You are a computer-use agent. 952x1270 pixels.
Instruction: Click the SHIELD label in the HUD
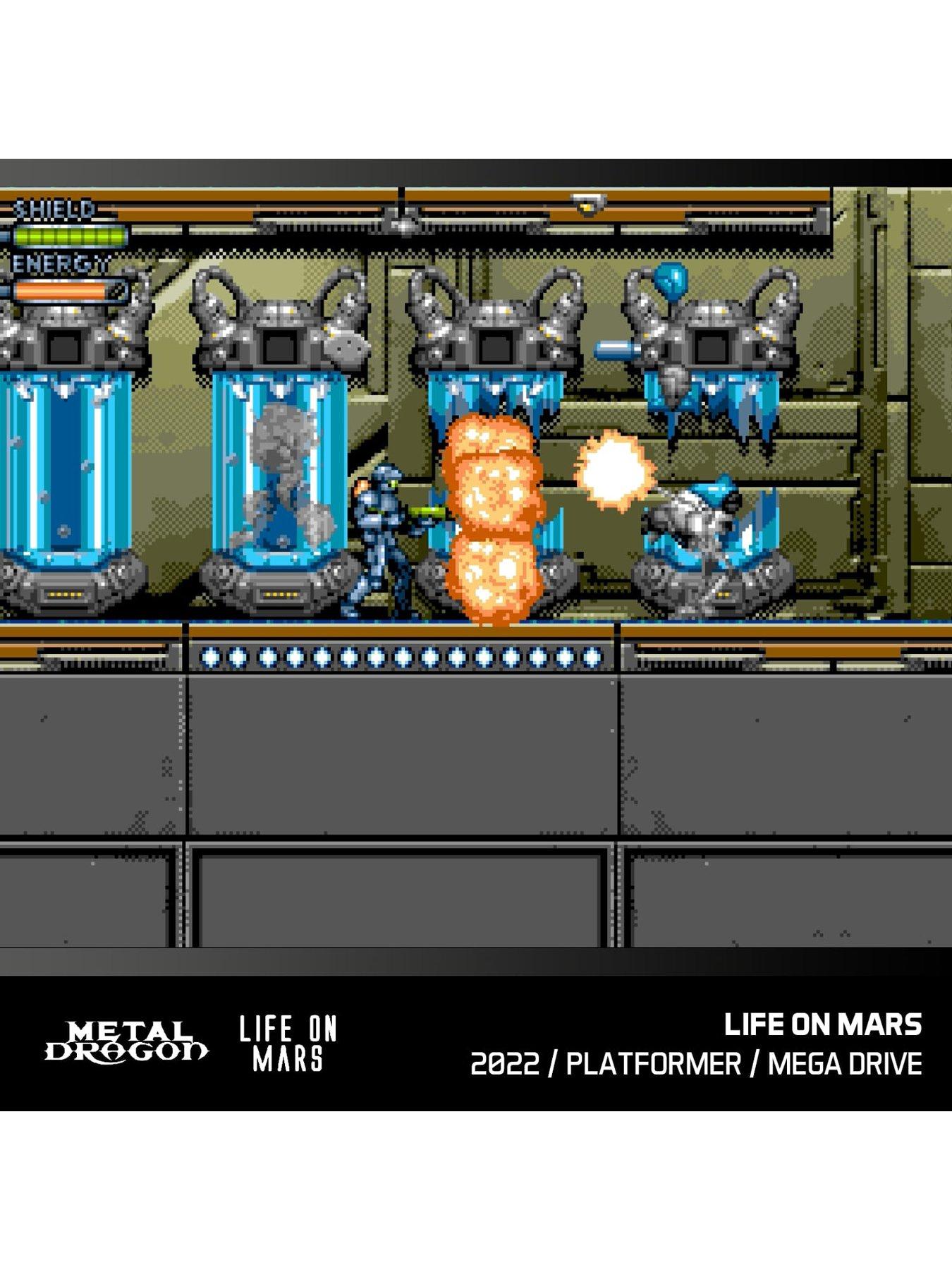pyautogui.click(x=56, y=208)
